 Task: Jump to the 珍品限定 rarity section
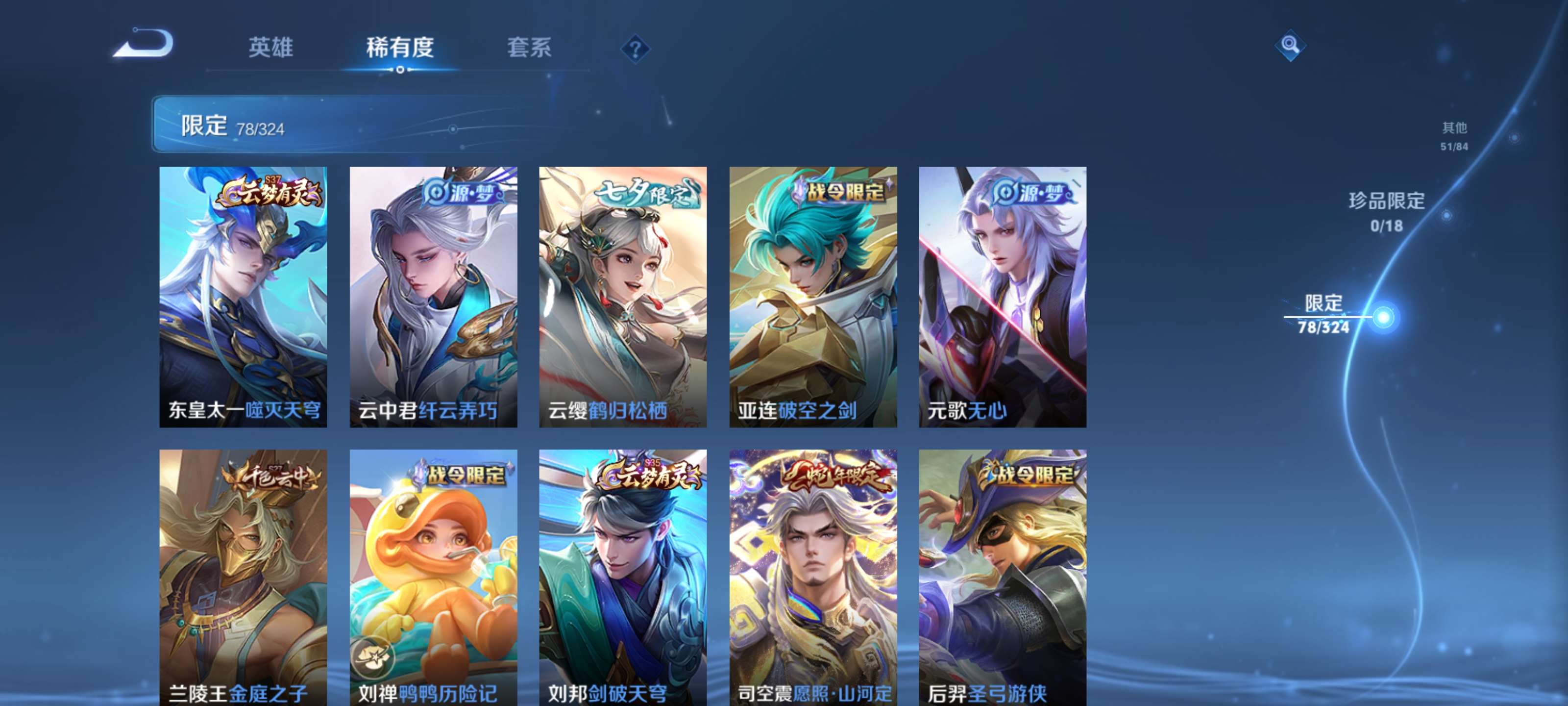point(1387,211)
